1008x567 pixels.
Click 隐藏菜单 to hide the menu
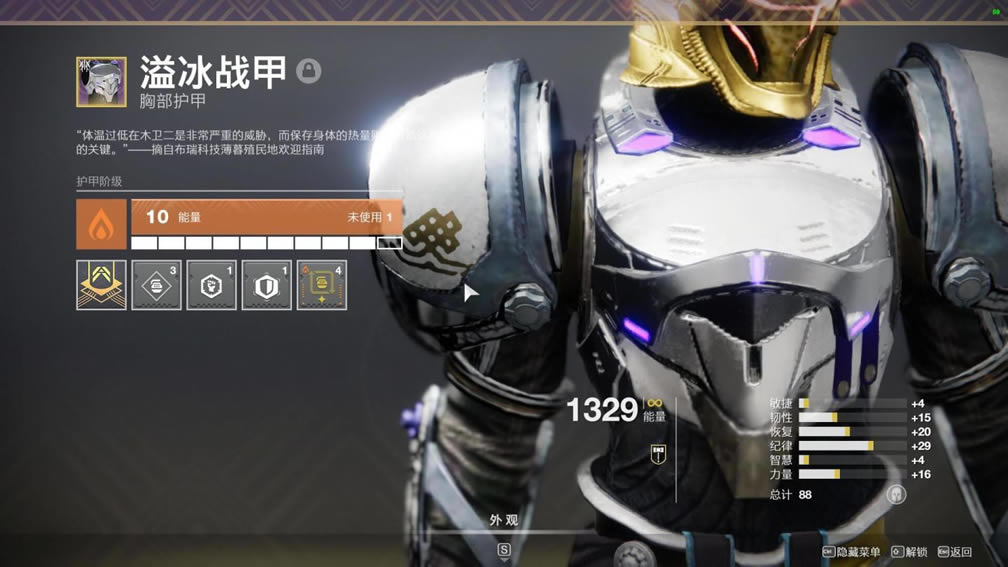point(851,552)
